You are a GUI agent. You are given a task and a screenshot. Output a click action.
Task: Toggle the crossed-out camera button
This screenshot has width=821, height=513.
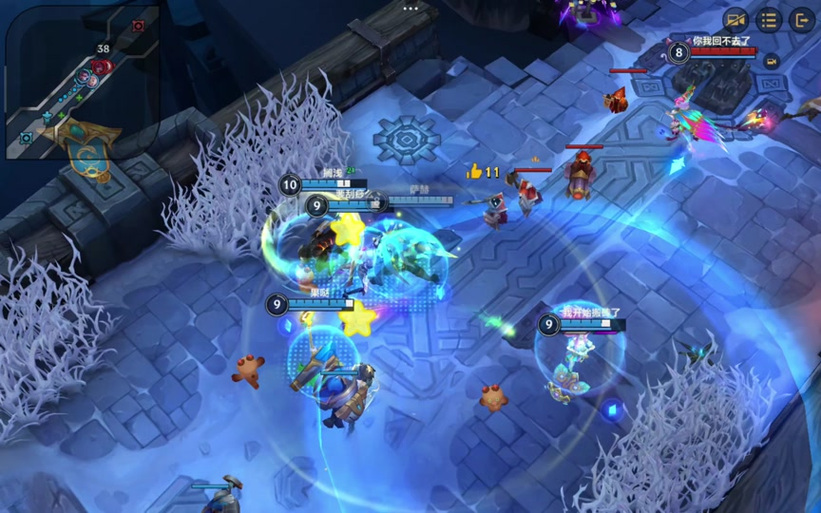point(736,20)
